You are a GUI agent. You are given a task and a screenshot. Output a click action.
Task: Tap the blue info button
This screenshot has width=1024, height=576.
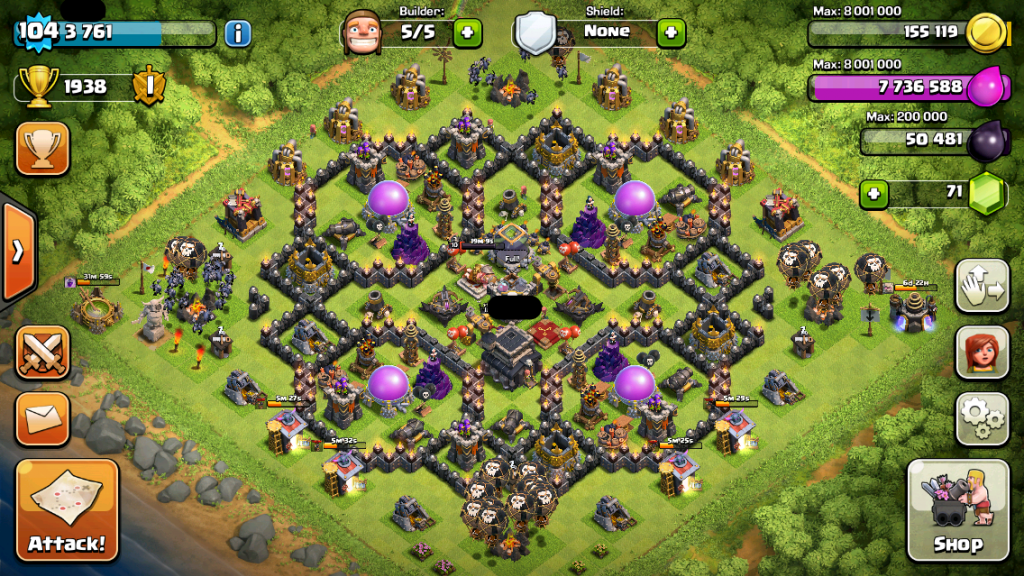pyautogui.click(x=237, y=33)
